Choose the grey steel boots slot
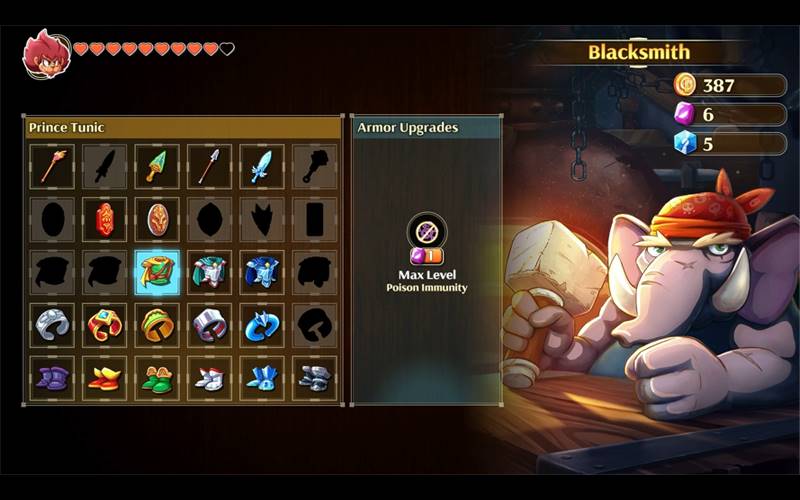 (313, 378)
